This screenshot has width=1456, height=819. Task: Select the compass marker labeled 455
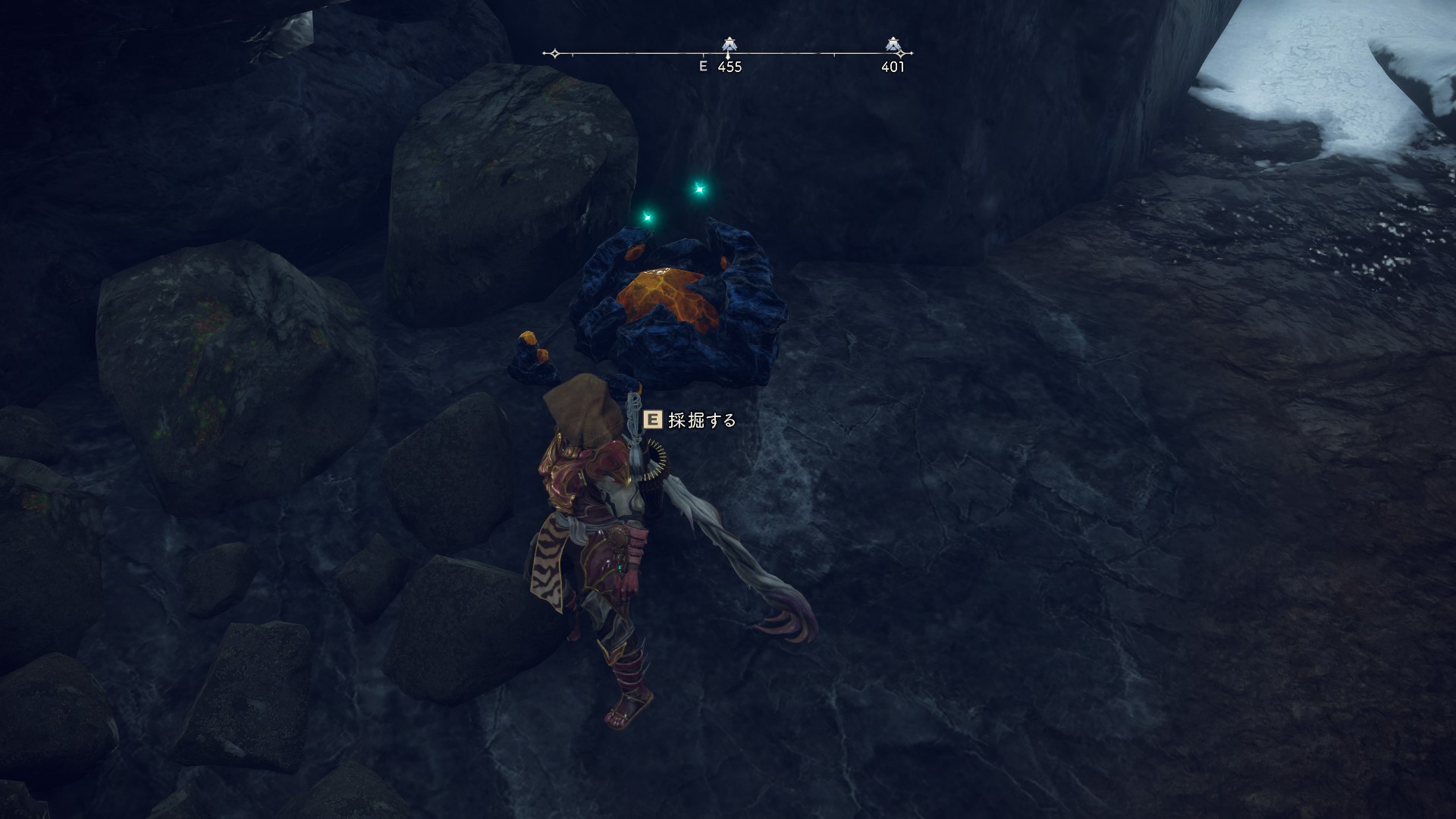point(729,45)
